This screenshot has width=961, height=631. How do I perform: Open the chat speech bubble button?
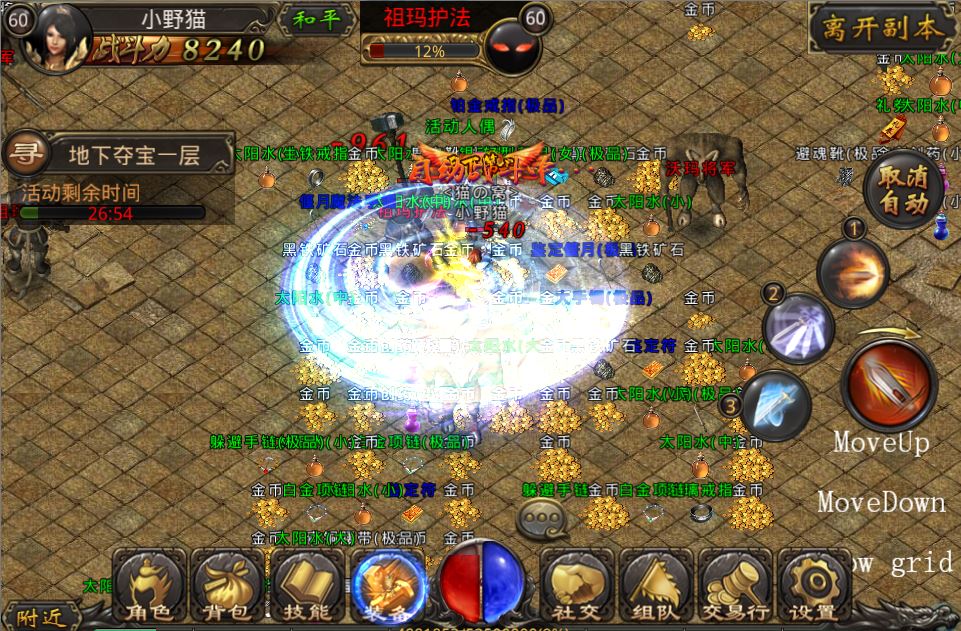(x=540, y=519)
